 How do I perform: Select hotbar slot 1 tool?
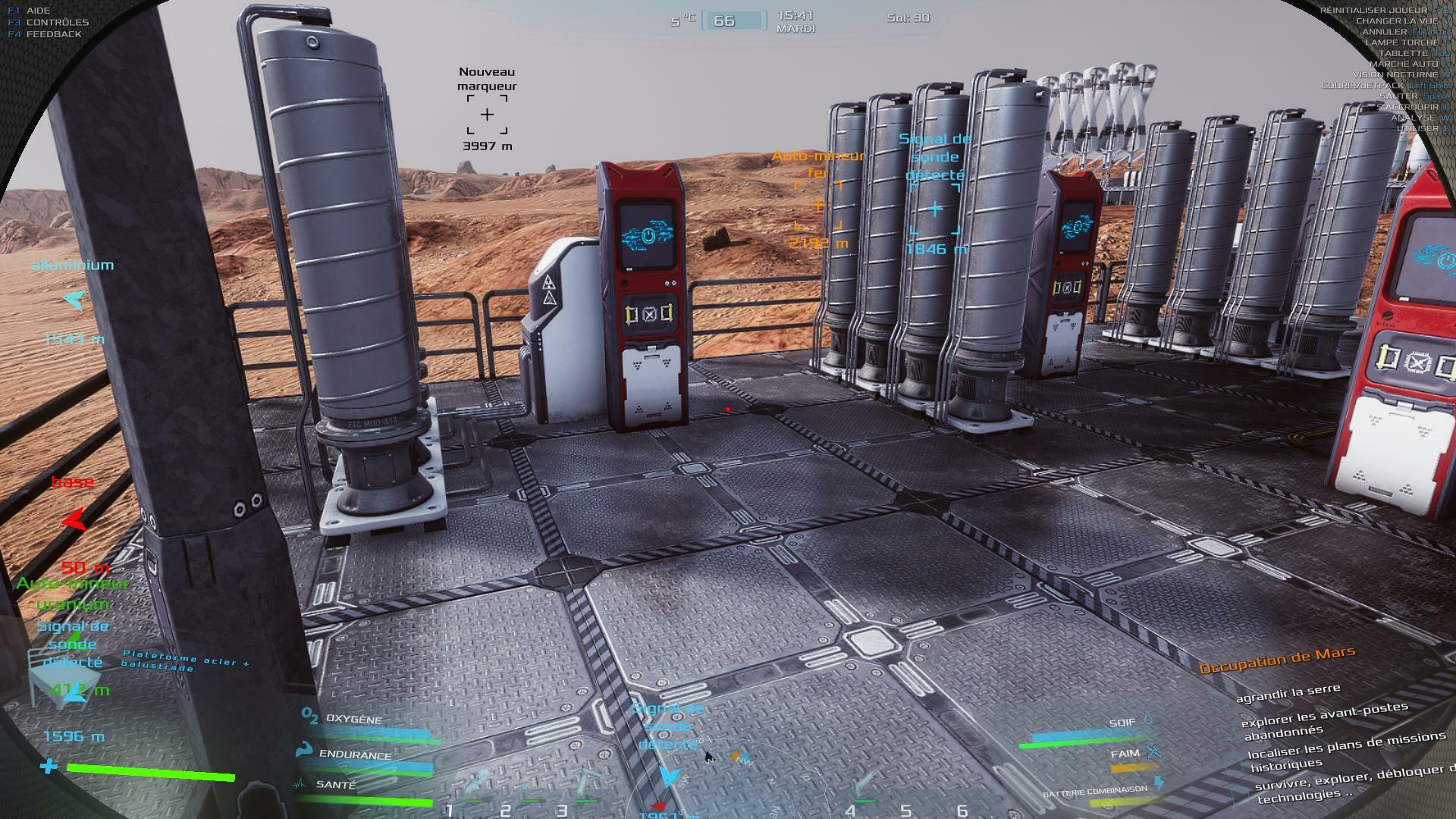click(476, 785)
